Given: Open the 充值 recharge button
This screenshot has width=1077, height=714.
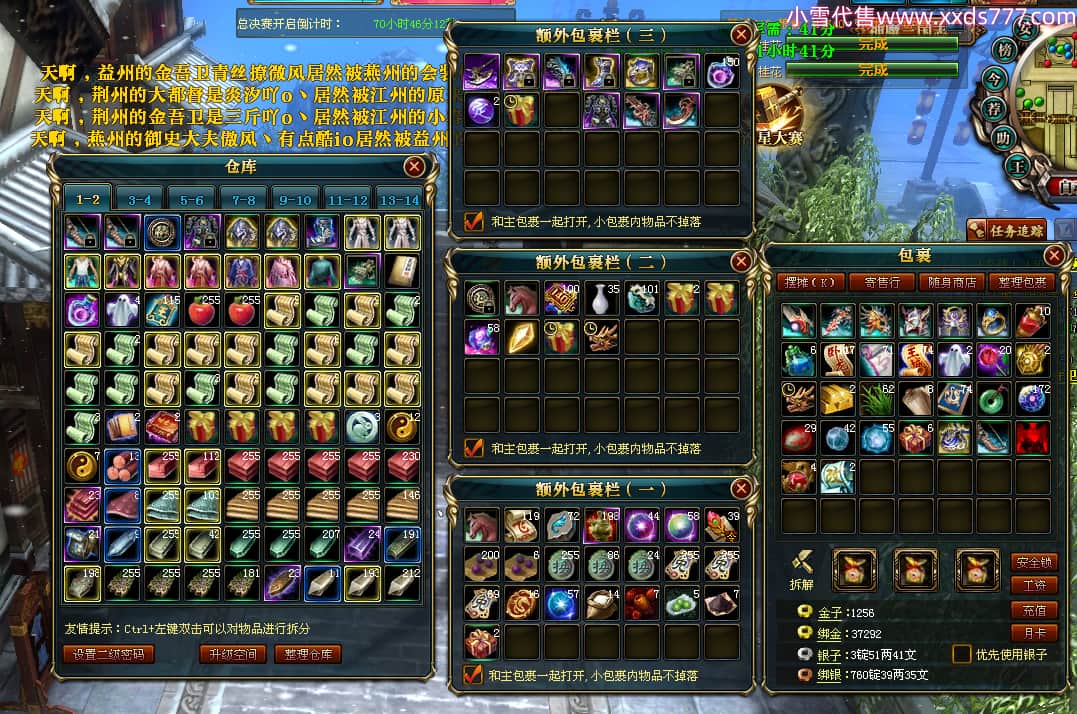Looking at the screenshot, I should [1034, 610].
